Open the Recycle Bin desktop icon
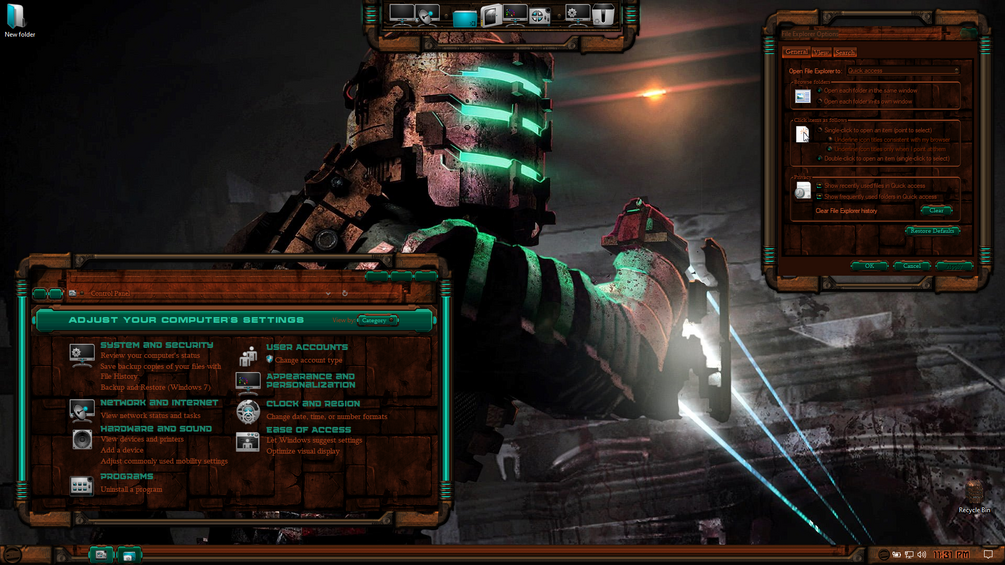This screenshot has height=565, width=1005. [974, 494]
